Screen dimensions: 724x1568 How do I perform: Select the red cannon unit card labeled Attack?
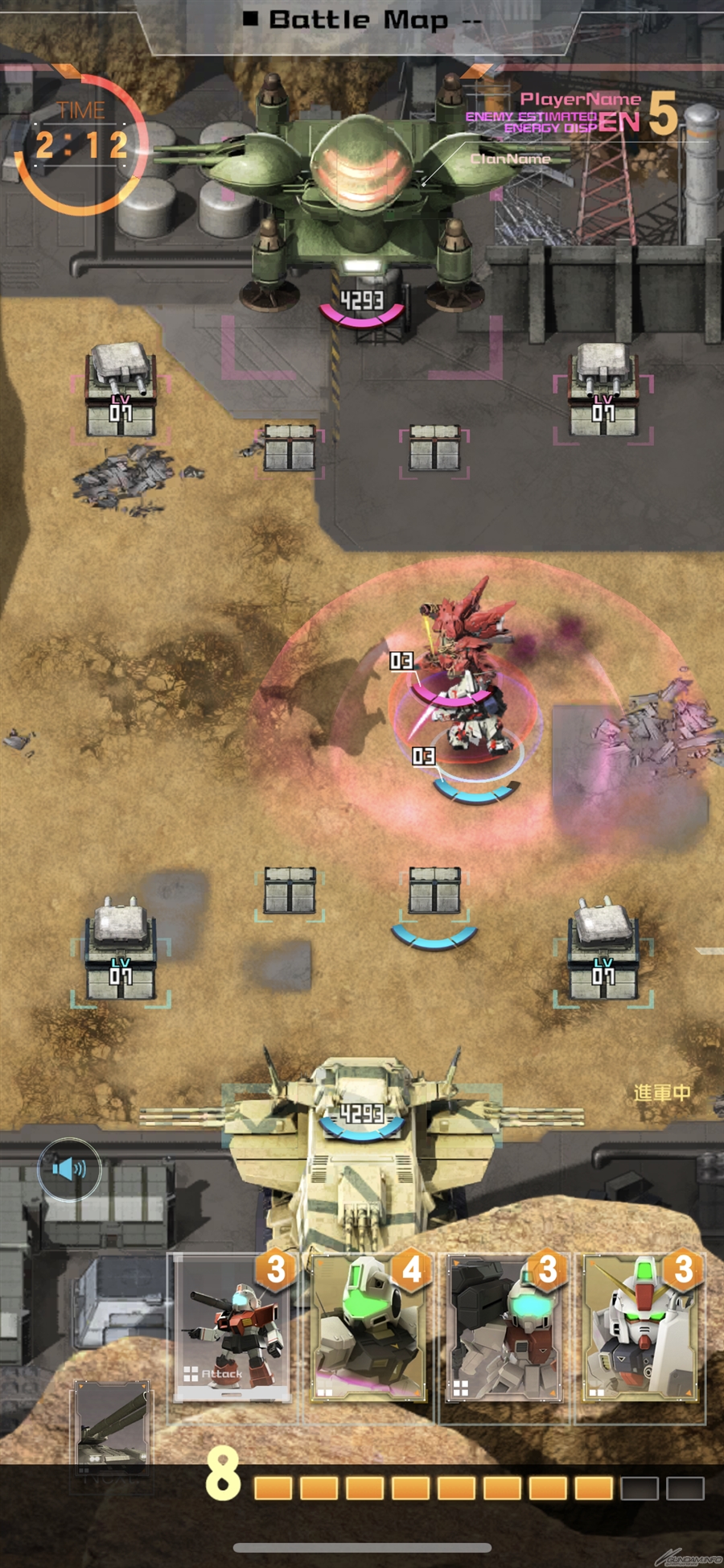pos(232,1327)
